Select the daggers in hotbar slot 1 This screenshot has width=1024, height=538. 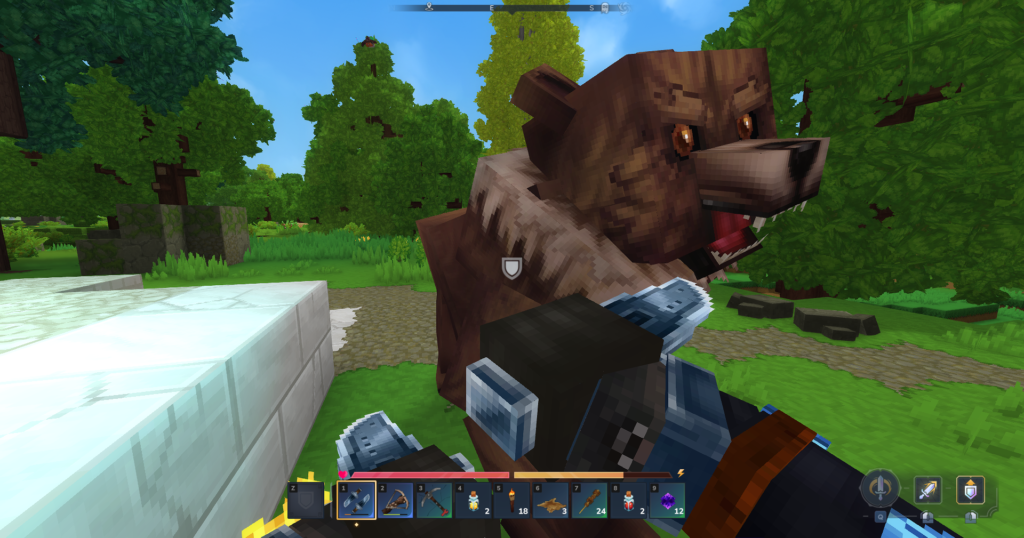357,500
